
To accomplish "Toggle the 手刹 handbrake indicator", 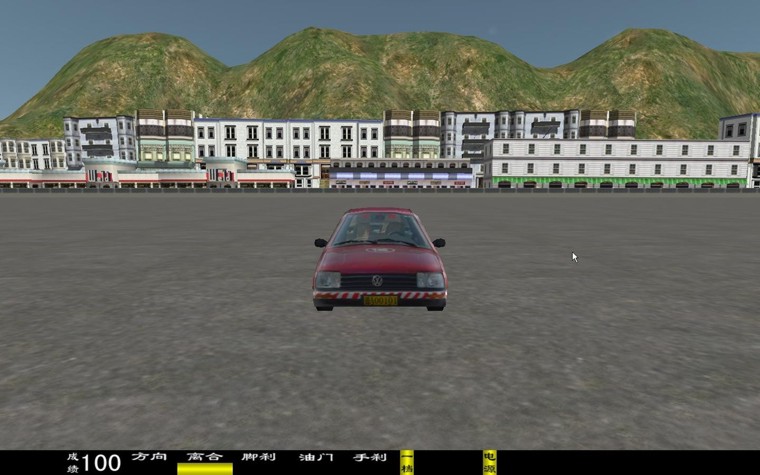I will [x=369, y=457].
